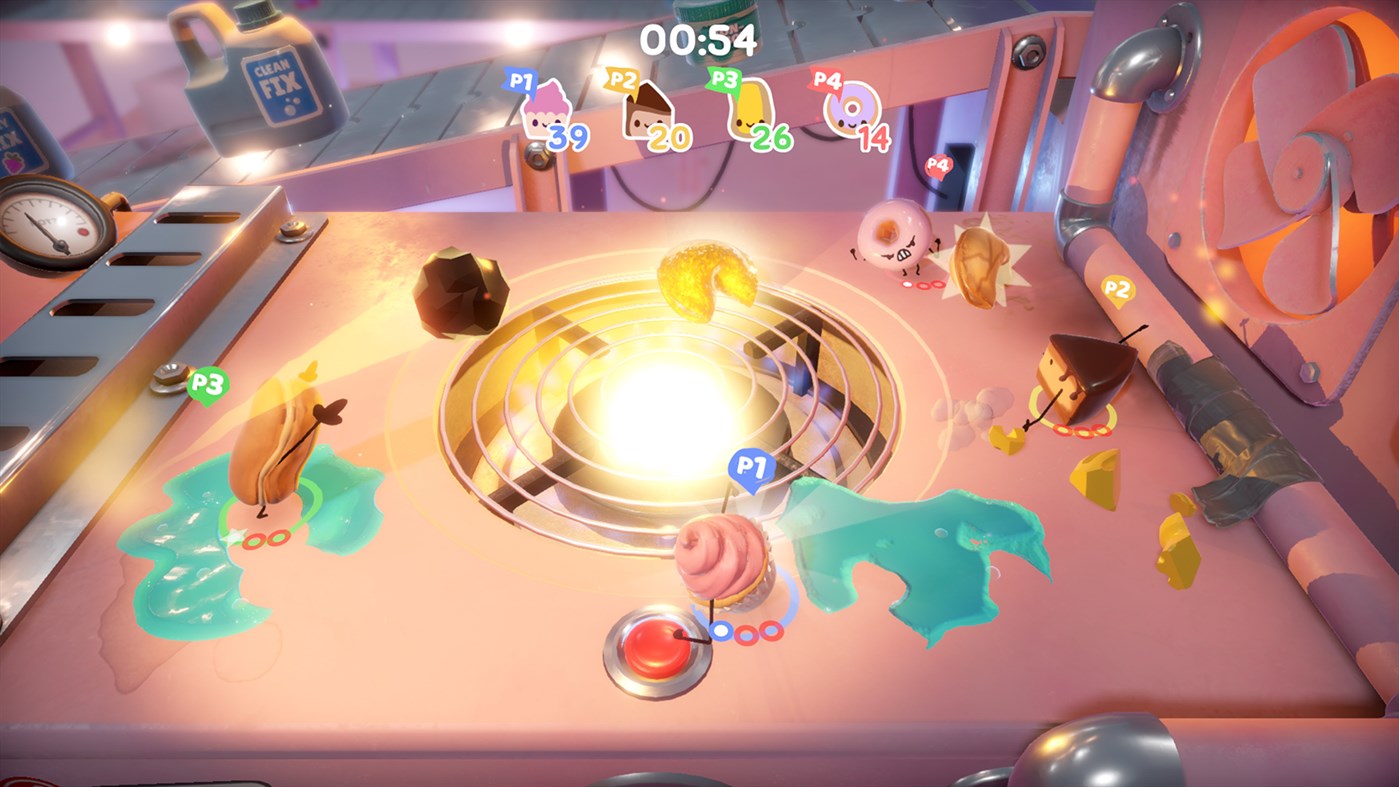Select the match timer showing 00:54
Screen dimensions: 1399x787
pos(698,39)
